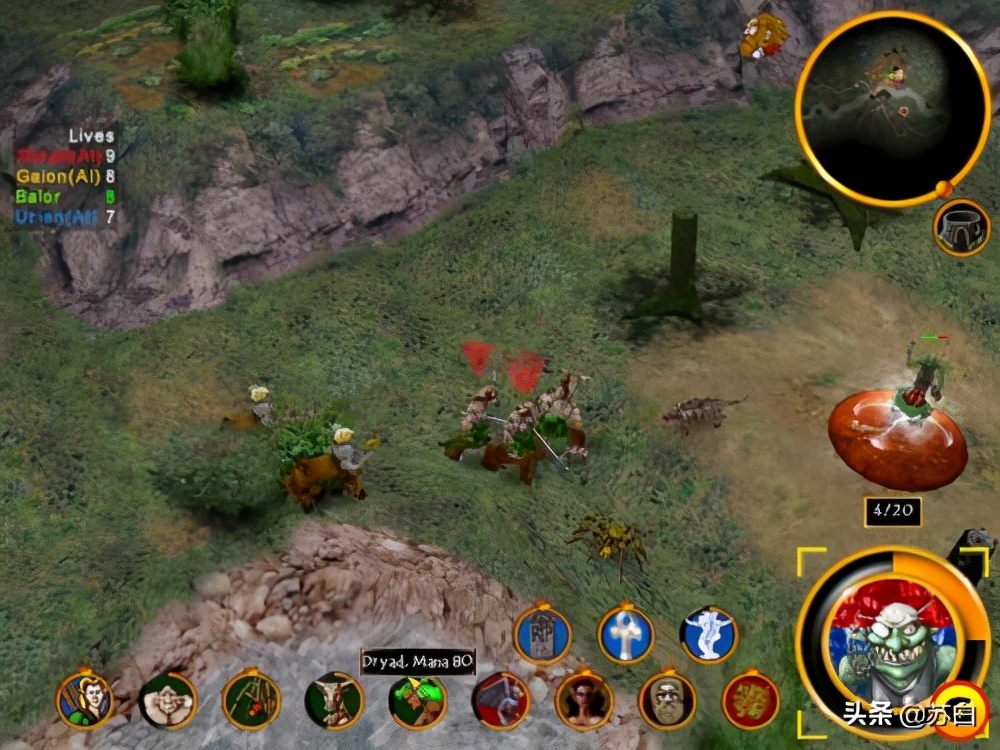Choose the elf archer with bow icon

point(85,699)
